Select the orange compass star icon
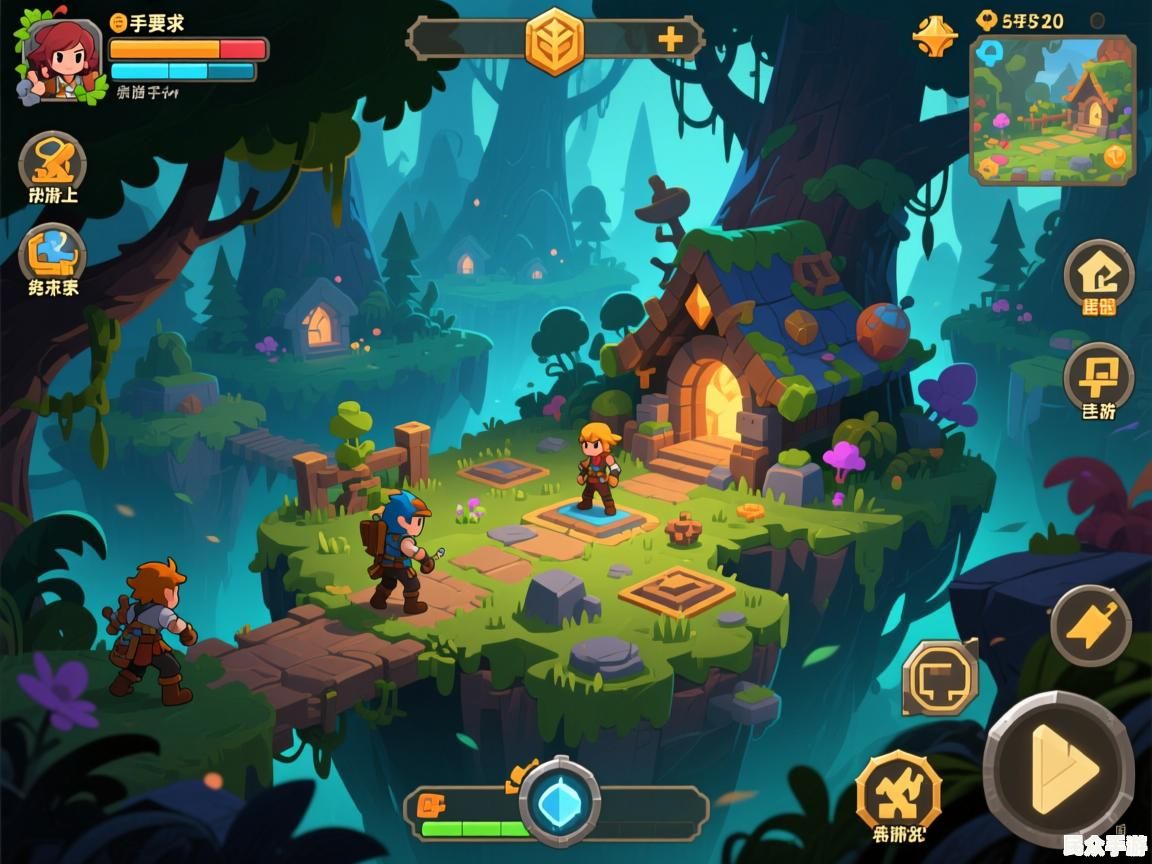Screen dimensions: 1152x864 (934, 35)
